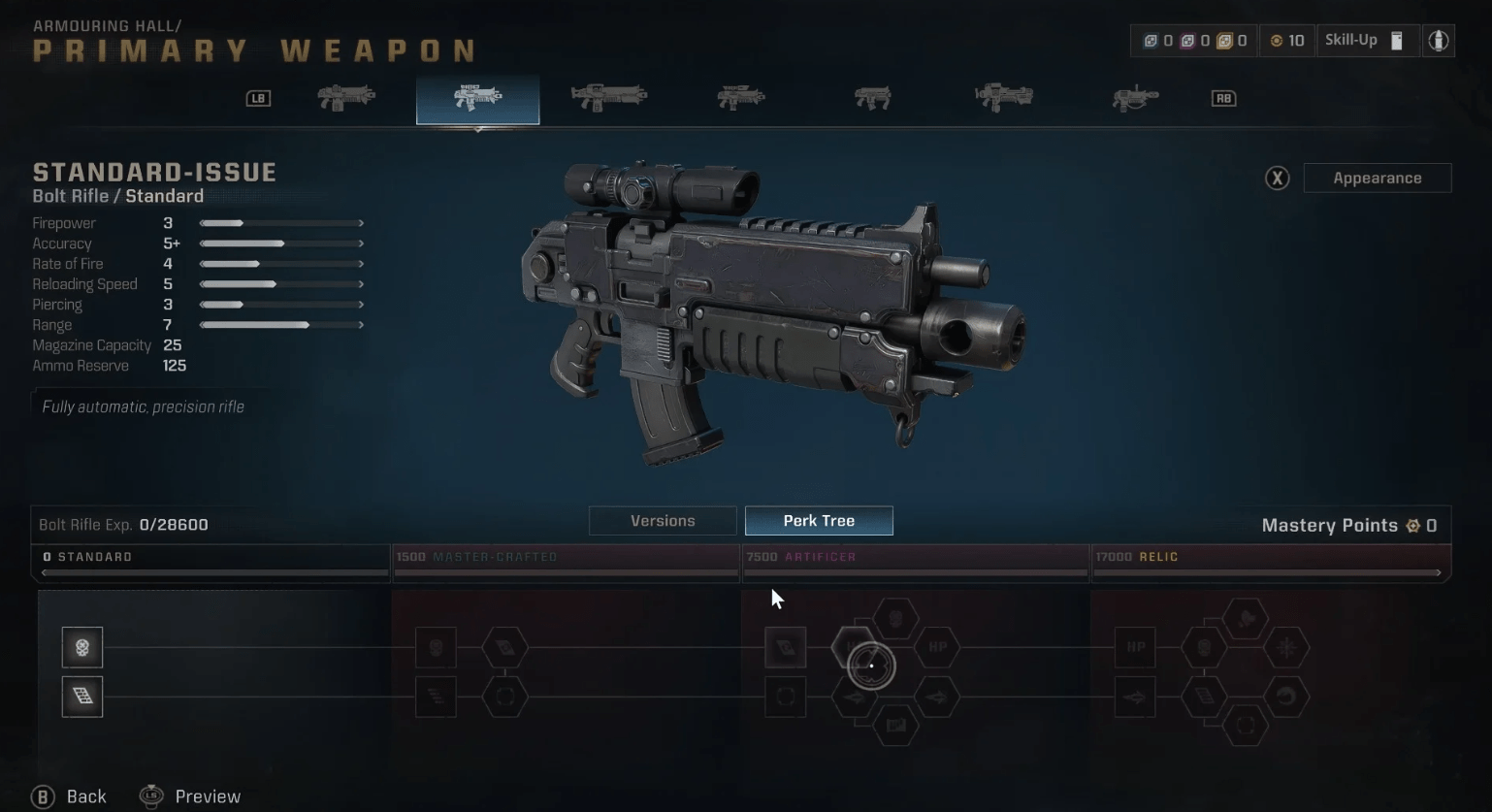This screenshot has height=812, width=1492.
Task: Click the bullet icon in the top-right corner
Action: coord(1438,40)
